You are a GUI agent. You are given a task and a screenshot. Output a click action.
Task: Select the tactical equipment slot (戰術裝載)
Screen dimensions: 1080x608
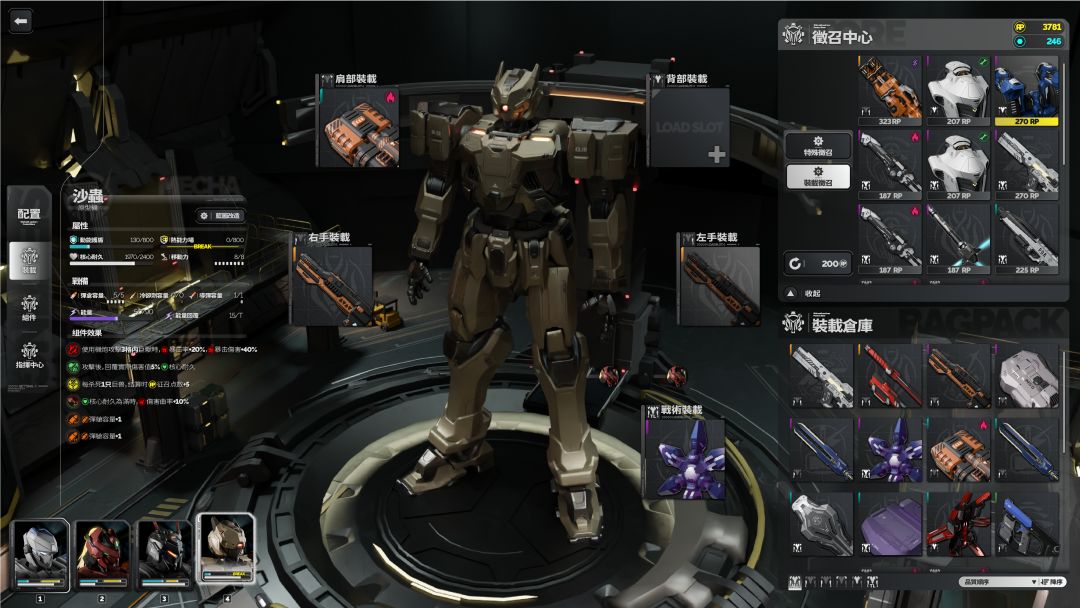pos(683,457)
